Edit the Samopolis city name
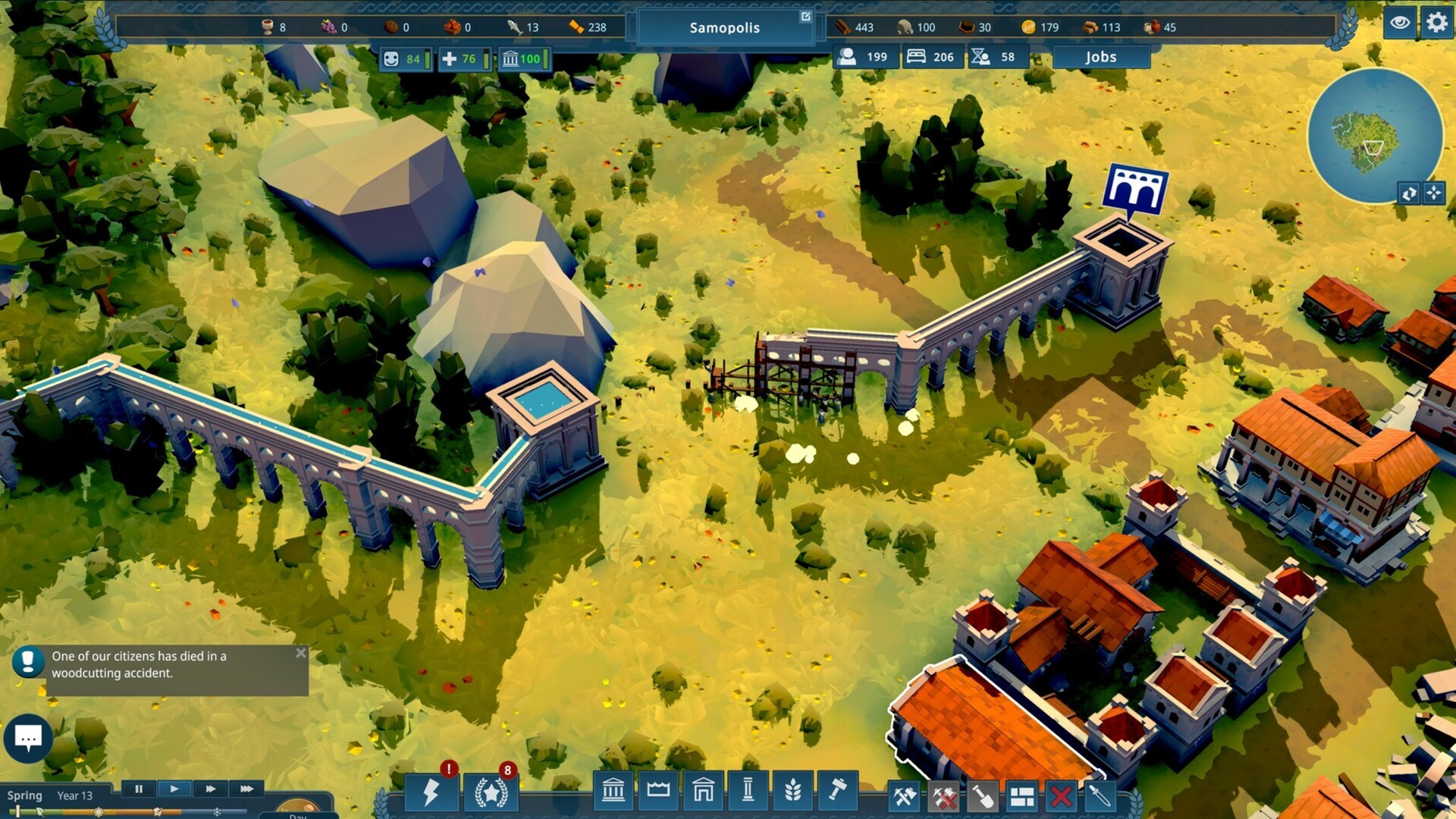1456x819 pixels. click(x=805, y=15)
